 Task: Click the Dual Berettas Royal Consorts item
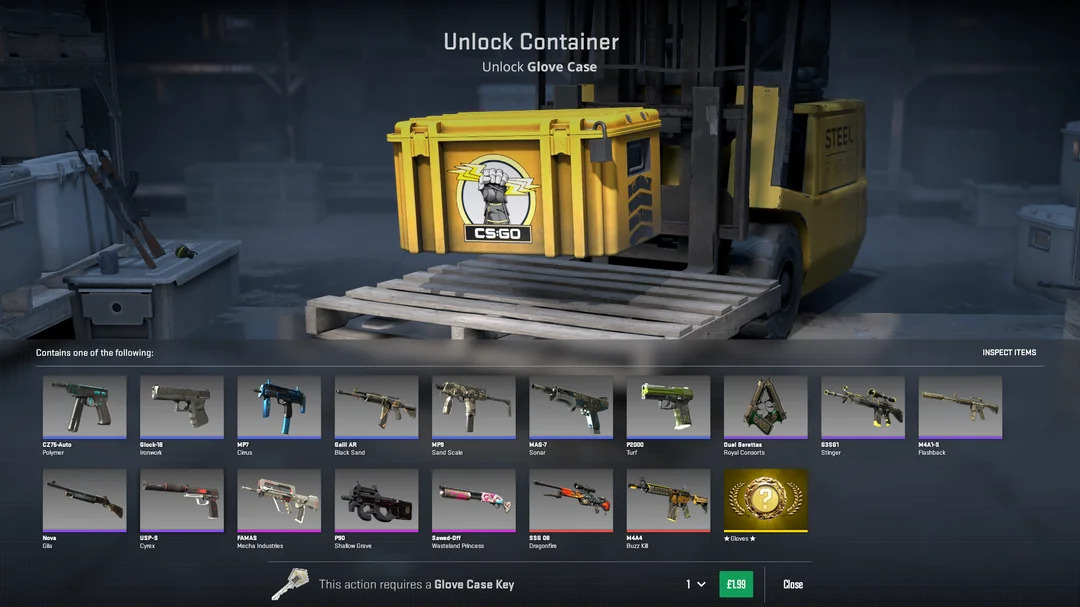(765, 406)
